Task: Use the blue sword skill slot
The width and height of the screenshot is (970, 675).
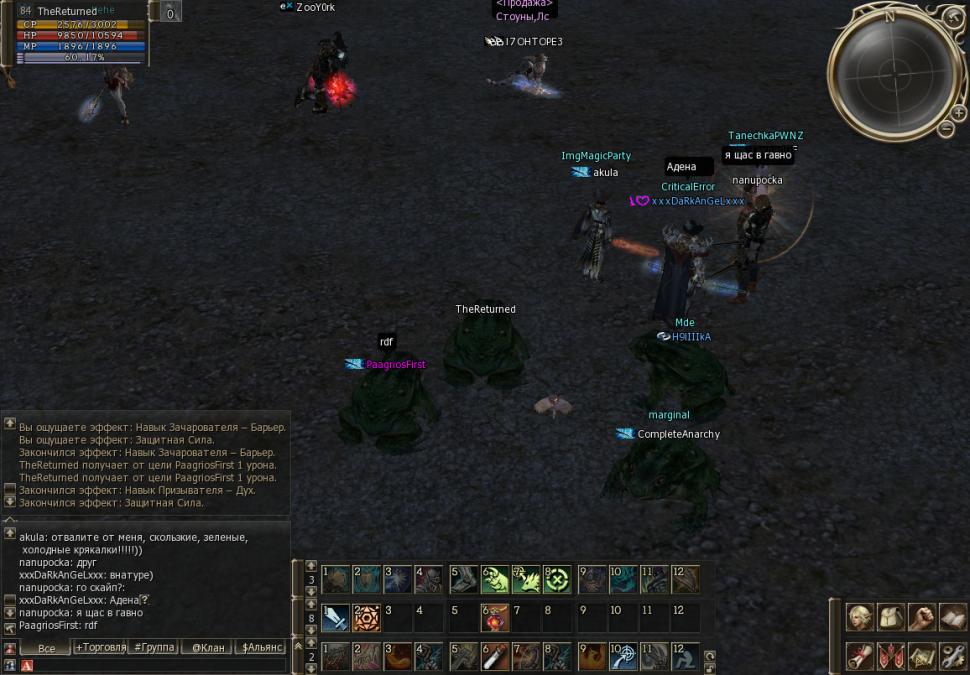Action: tap(336, 618)
